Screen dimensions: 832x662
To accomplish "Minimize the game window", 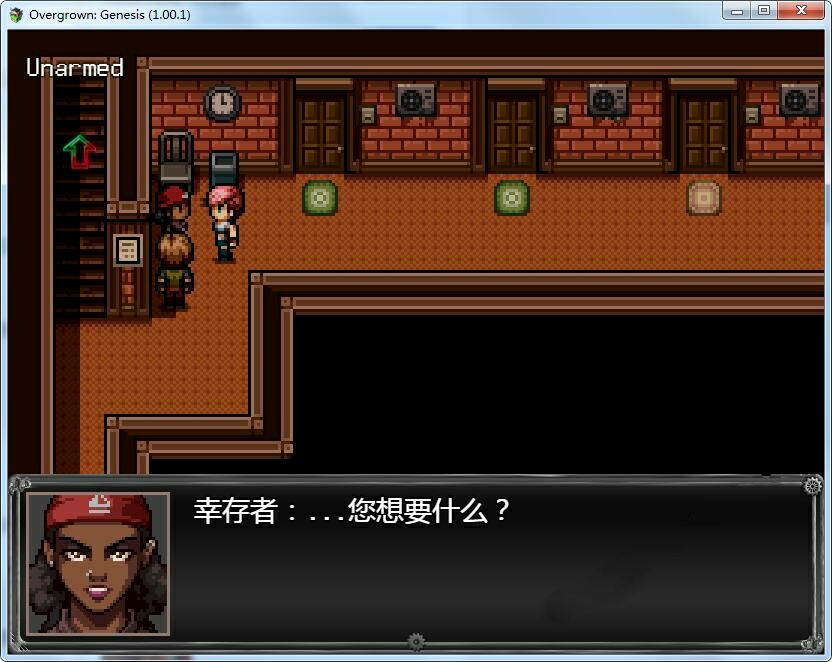I will click(738, 11).
